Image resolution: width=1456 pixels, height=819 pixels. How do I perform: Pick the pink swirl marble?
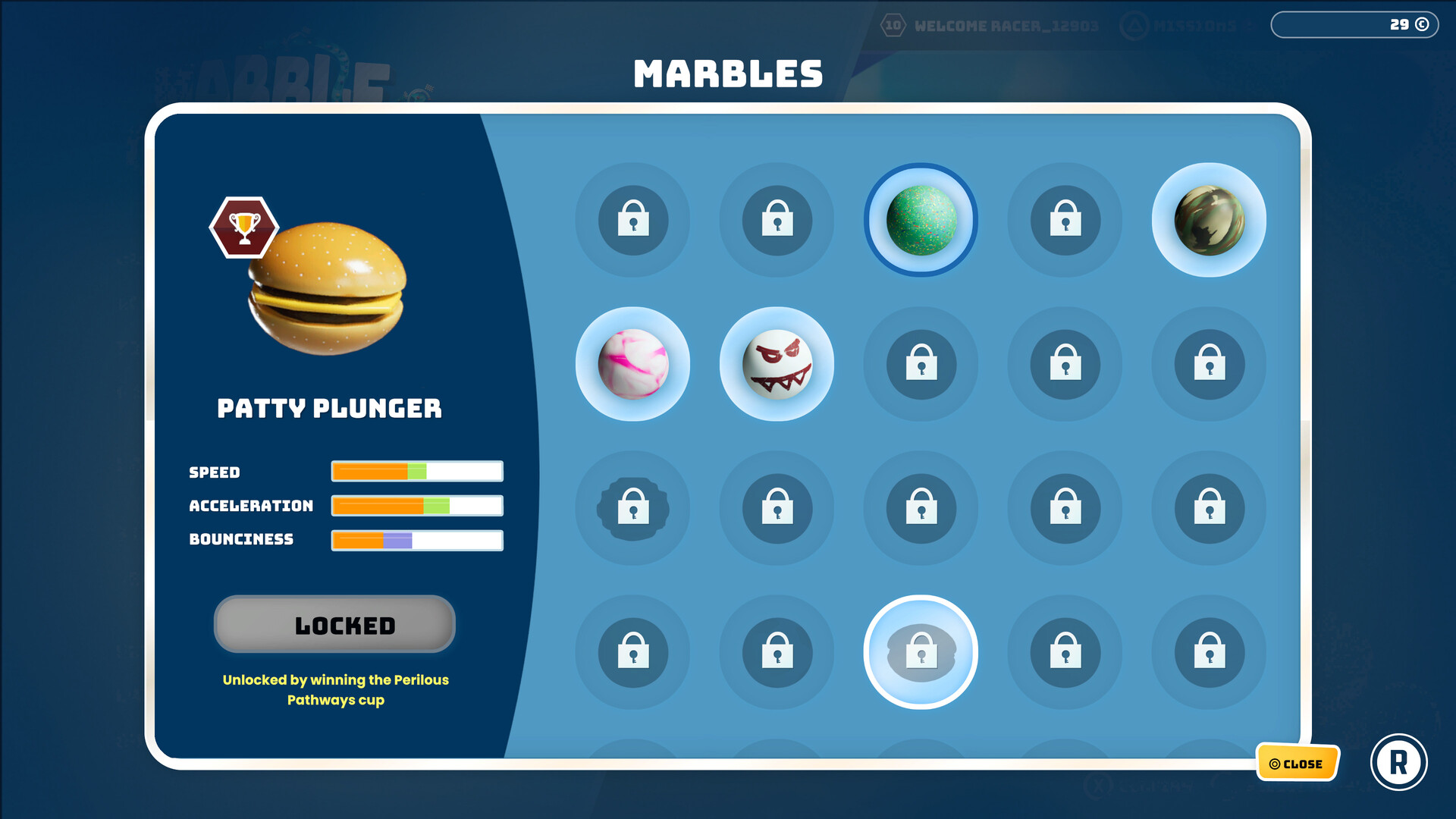(x=633, y=364)
